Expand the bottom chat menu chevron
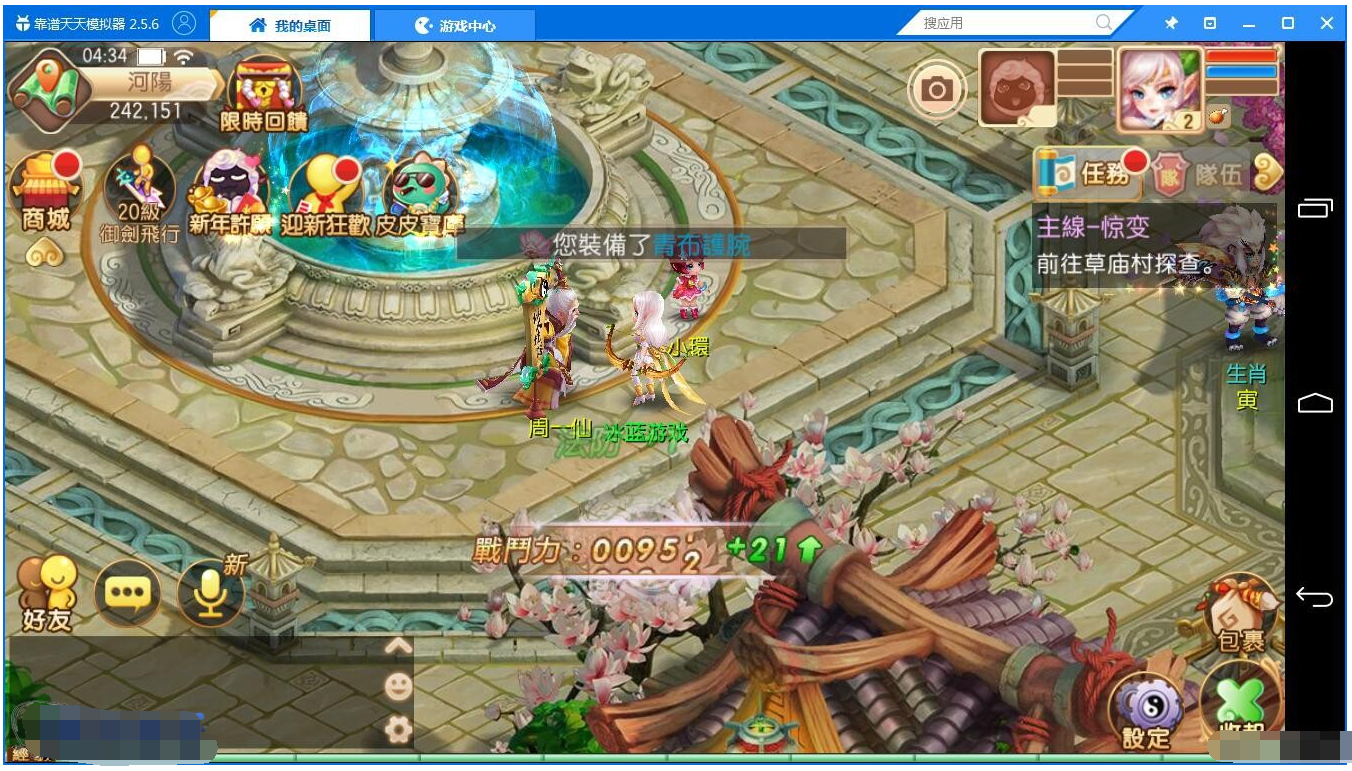 click(x=400, y=647)
